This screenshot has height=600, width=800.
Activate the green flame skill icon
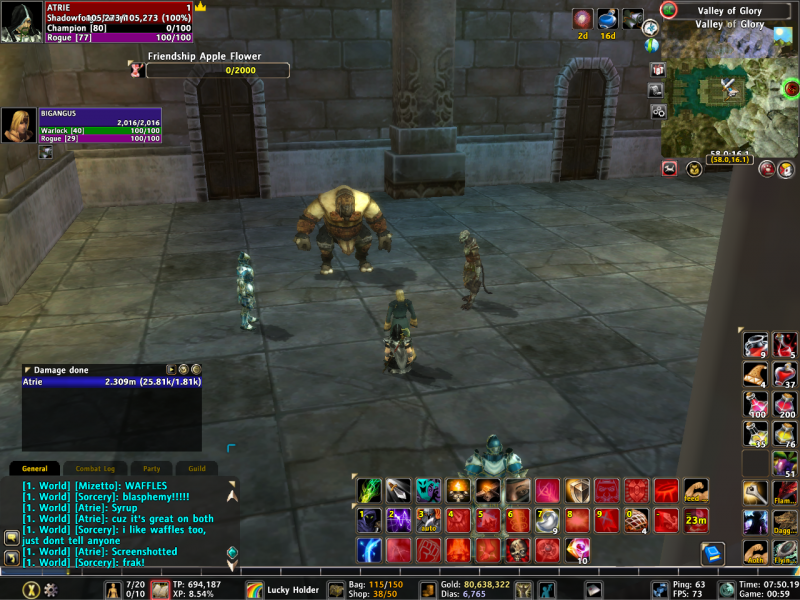(x=369, y=491)
